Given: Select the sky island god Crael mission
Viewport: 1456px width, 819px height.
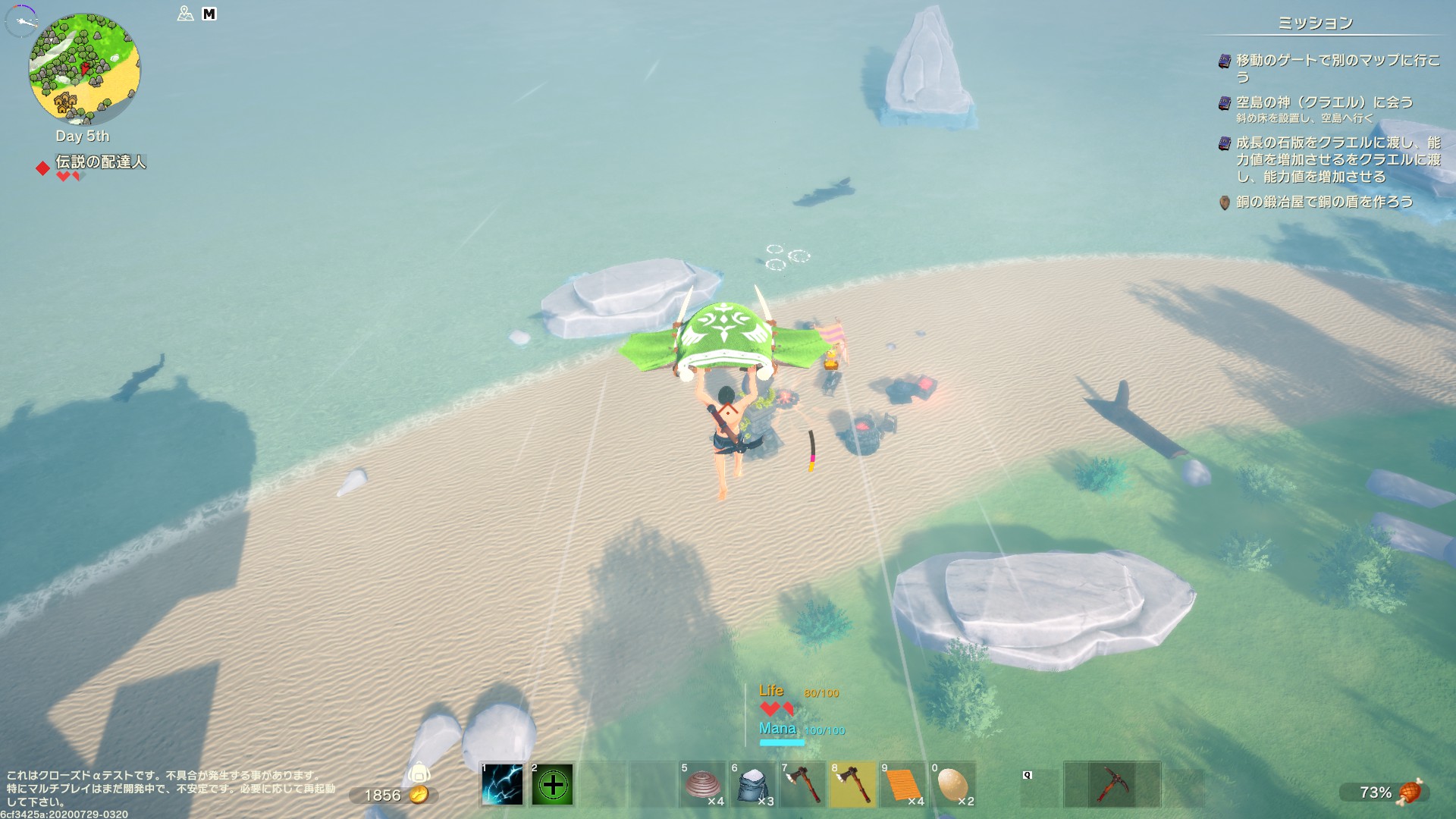Looking at the screenshot, I should [1324, 102].
